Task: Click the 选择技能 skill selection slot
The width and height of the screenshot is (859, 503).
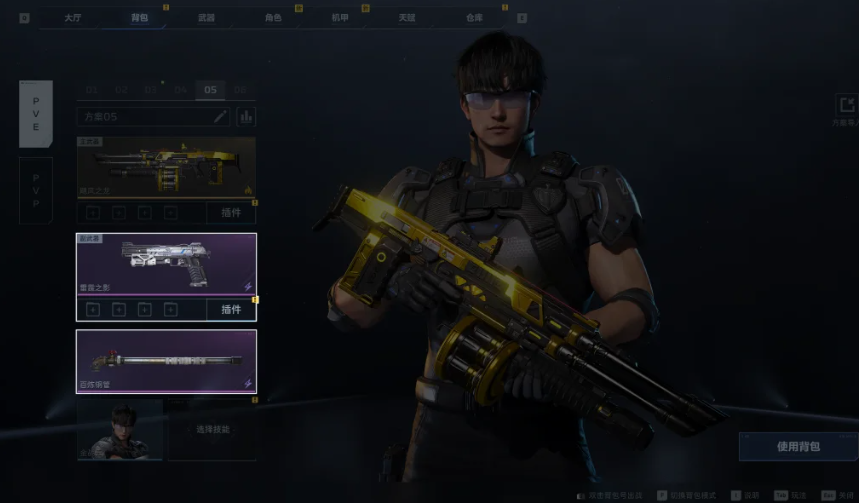Action: [211, 430]
